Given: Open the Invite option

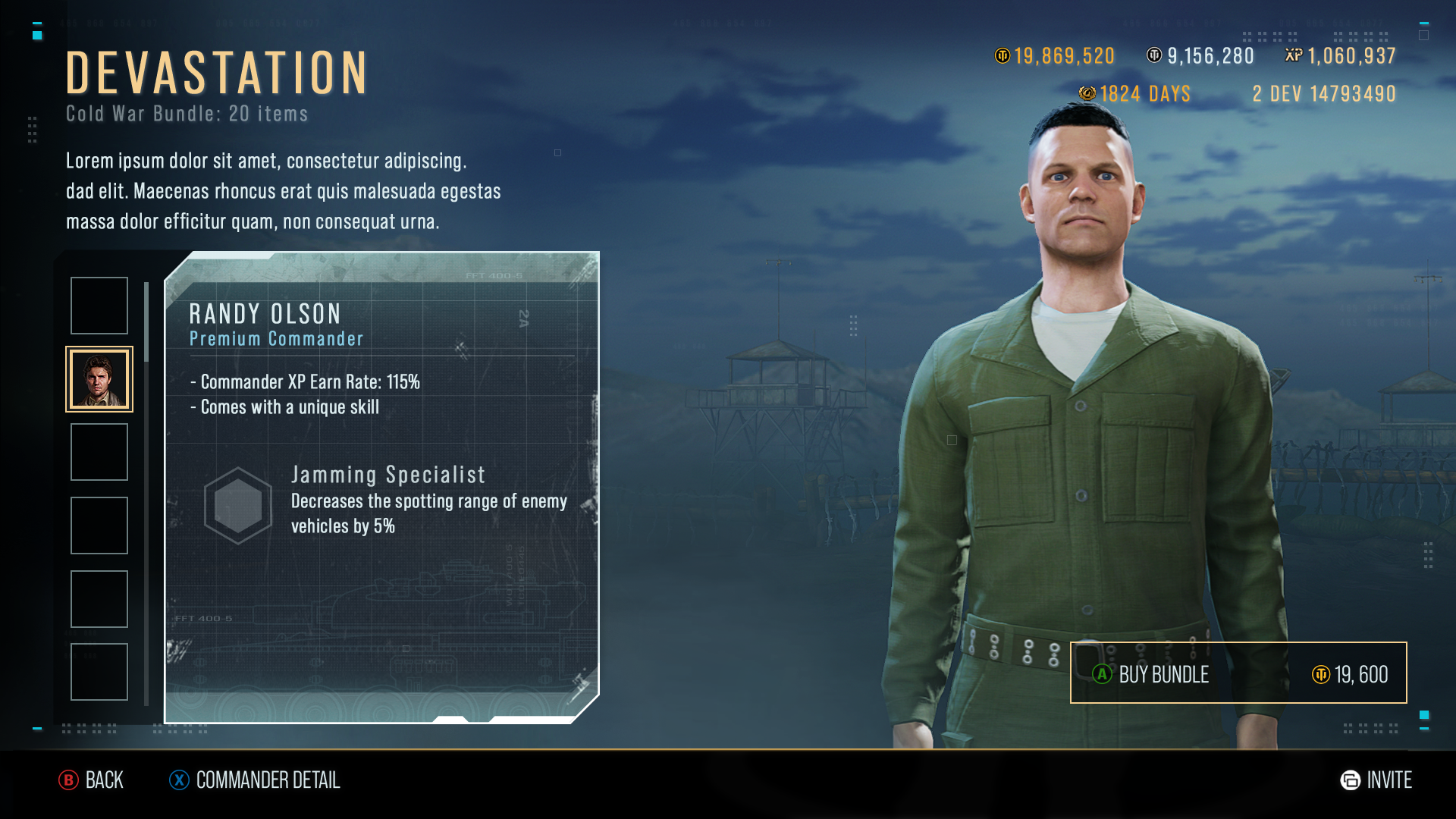Looking at the screenshot, I should pos(1376,780).
